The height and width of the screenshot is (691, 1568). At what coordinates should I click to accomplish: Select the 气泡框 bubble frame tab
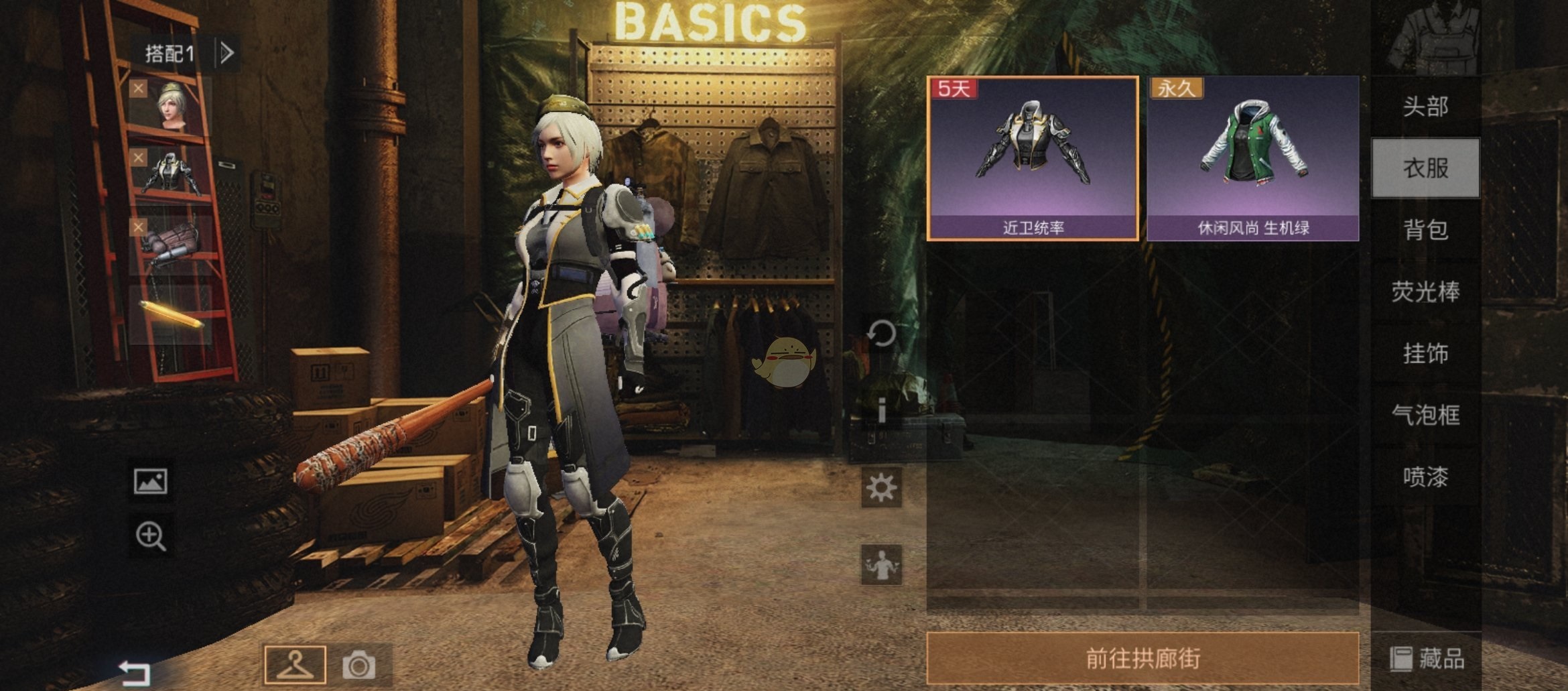1425,415
